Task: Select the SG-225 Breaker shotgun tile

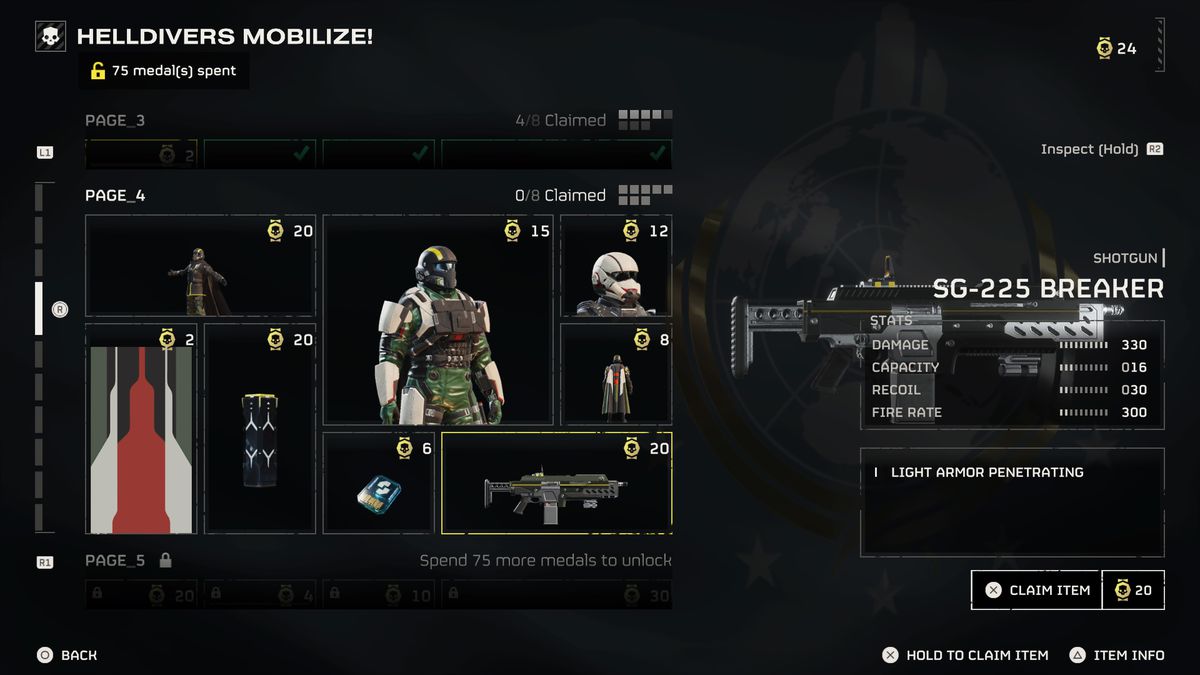Action: coord(556,484)
